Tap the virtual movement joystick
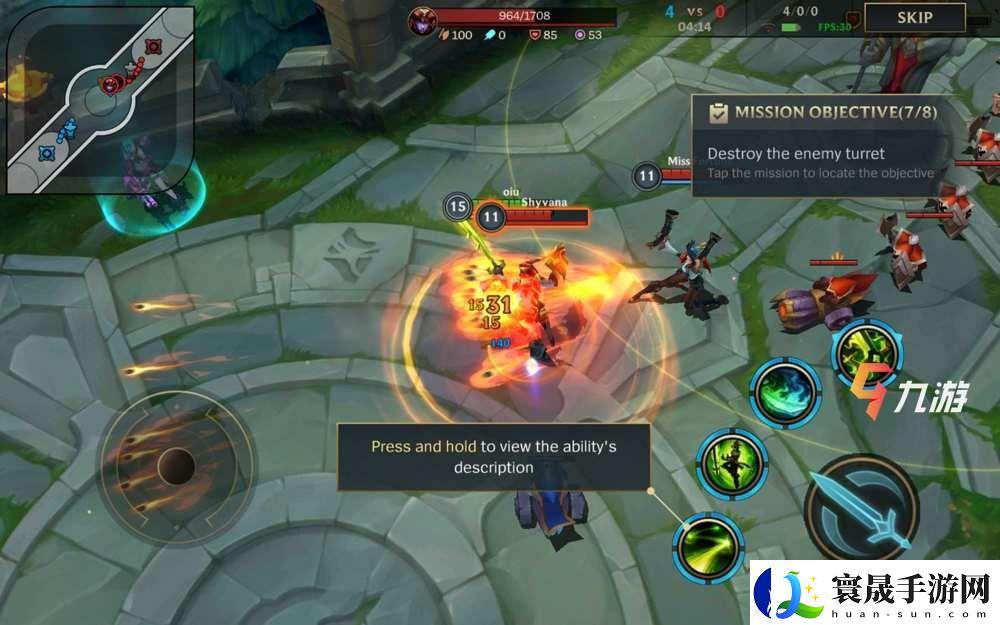 (x=176, y=465)
